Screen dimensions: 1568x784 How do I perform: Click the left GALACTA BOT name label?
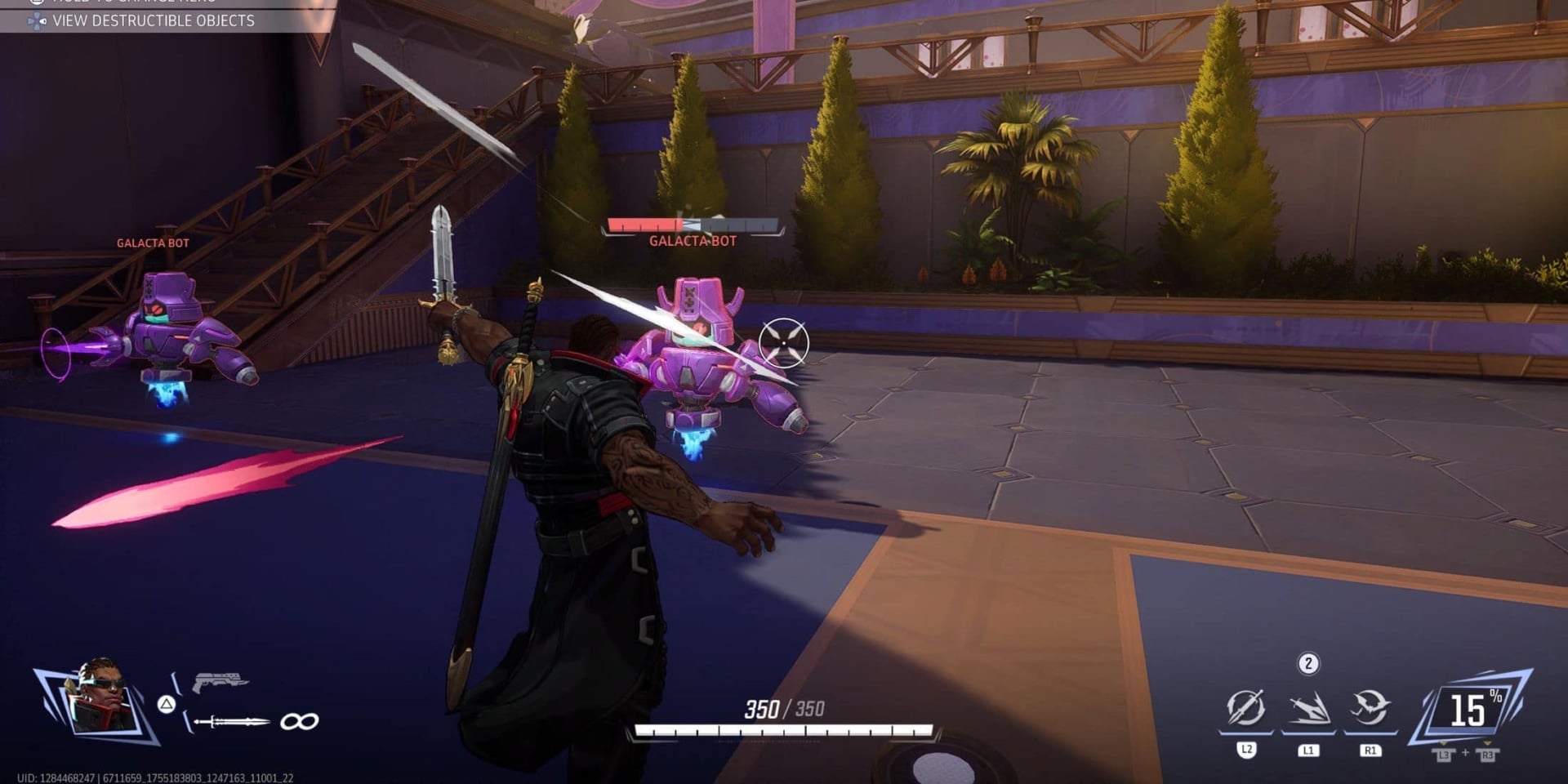pyautogui.click(x=152, y=243)
